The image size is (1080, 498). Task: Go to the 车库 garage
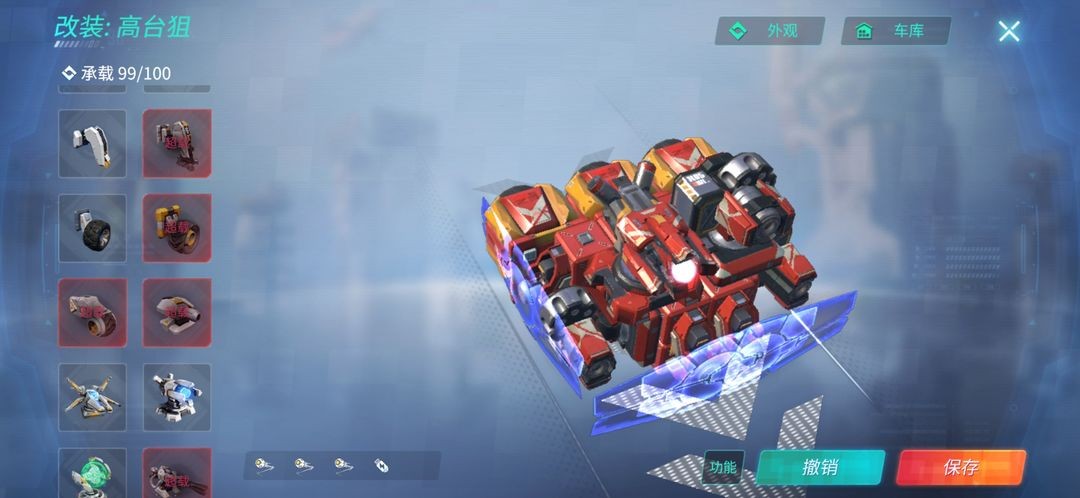896,31
